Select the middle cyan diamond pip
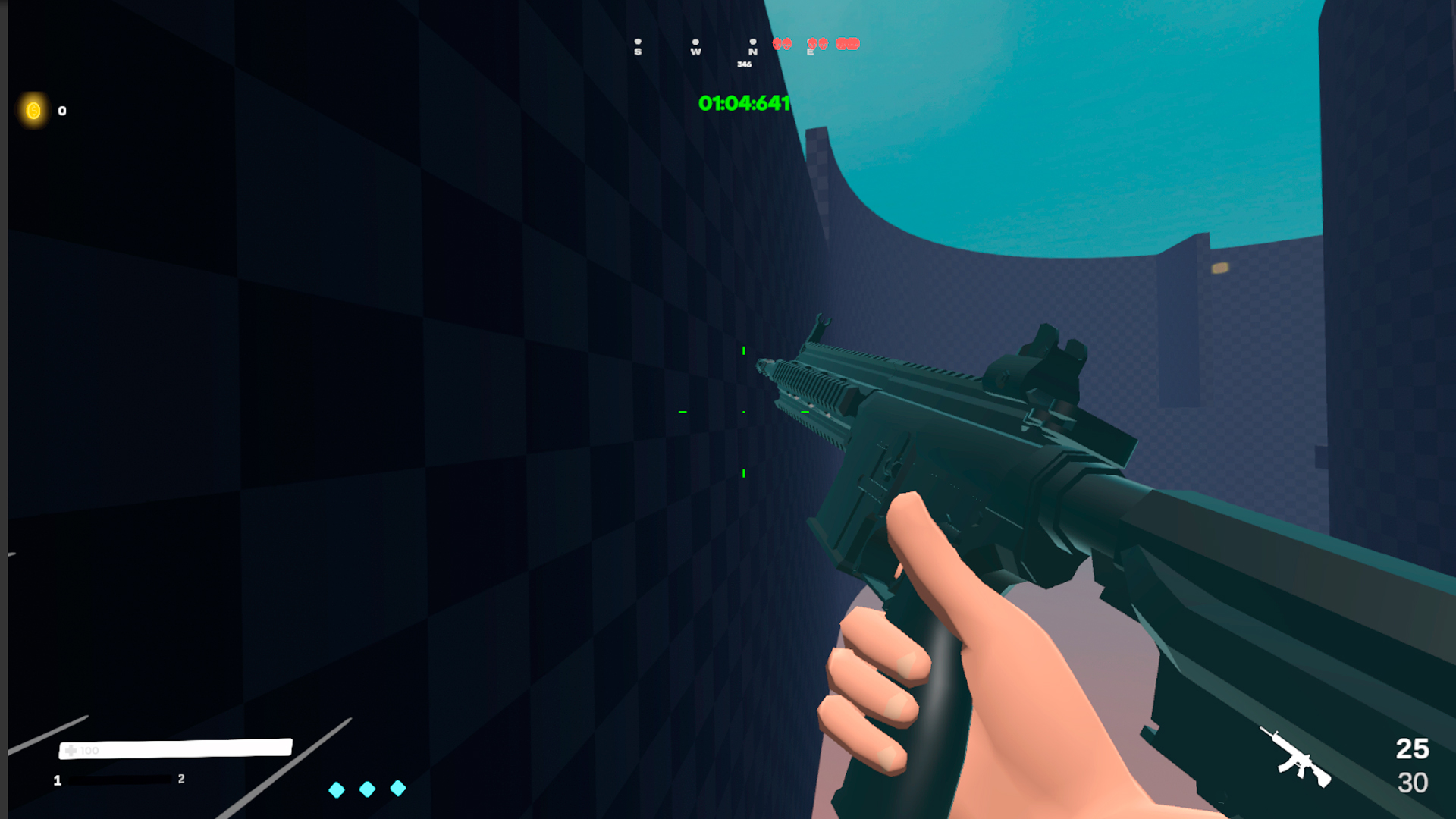Image resolution: width=1456 pixels, height=819 pixels. click(369, 789)
